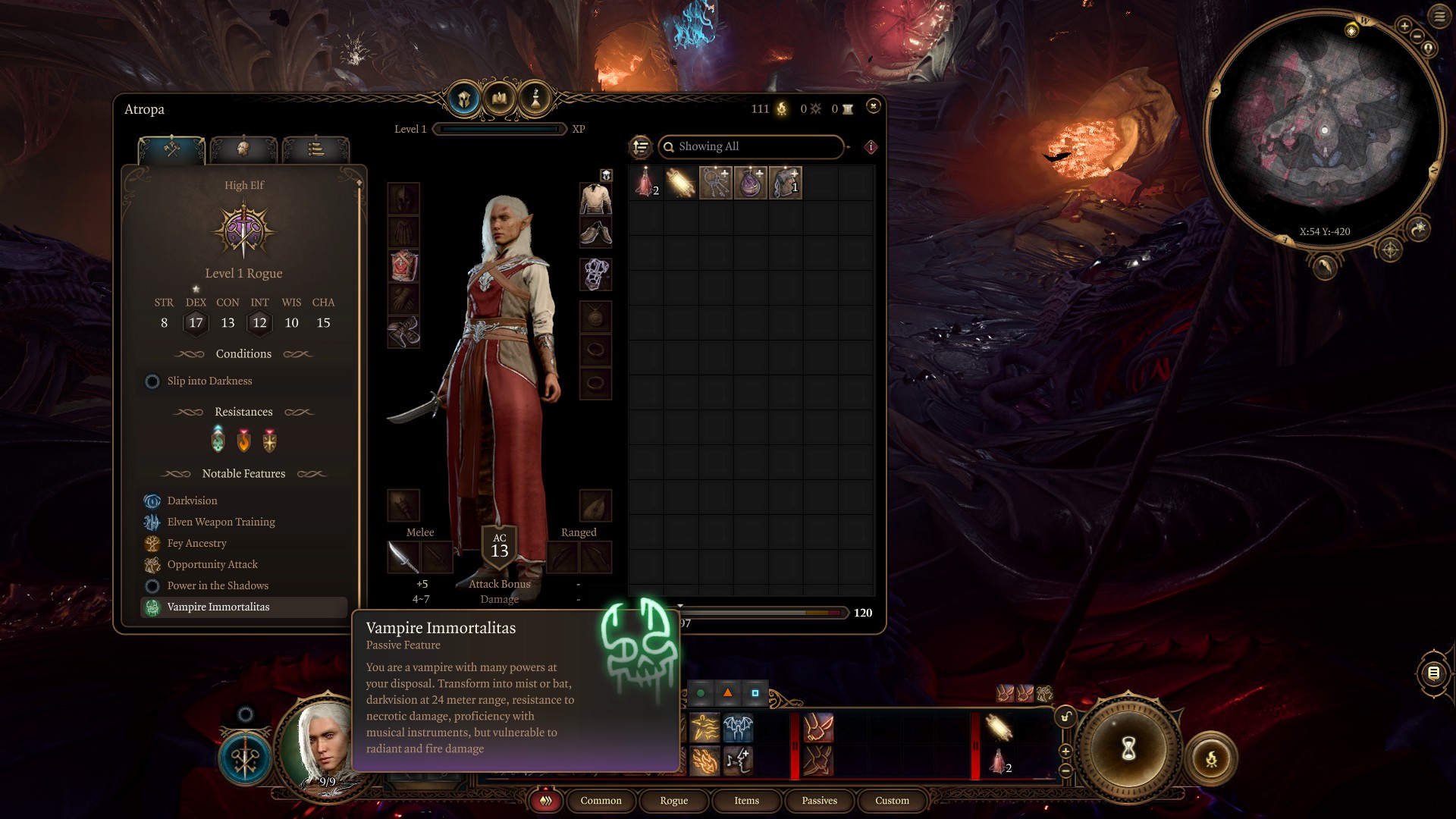Switch to the Rogue hotbar tab

pyautogui.click(x=673, y=801)
